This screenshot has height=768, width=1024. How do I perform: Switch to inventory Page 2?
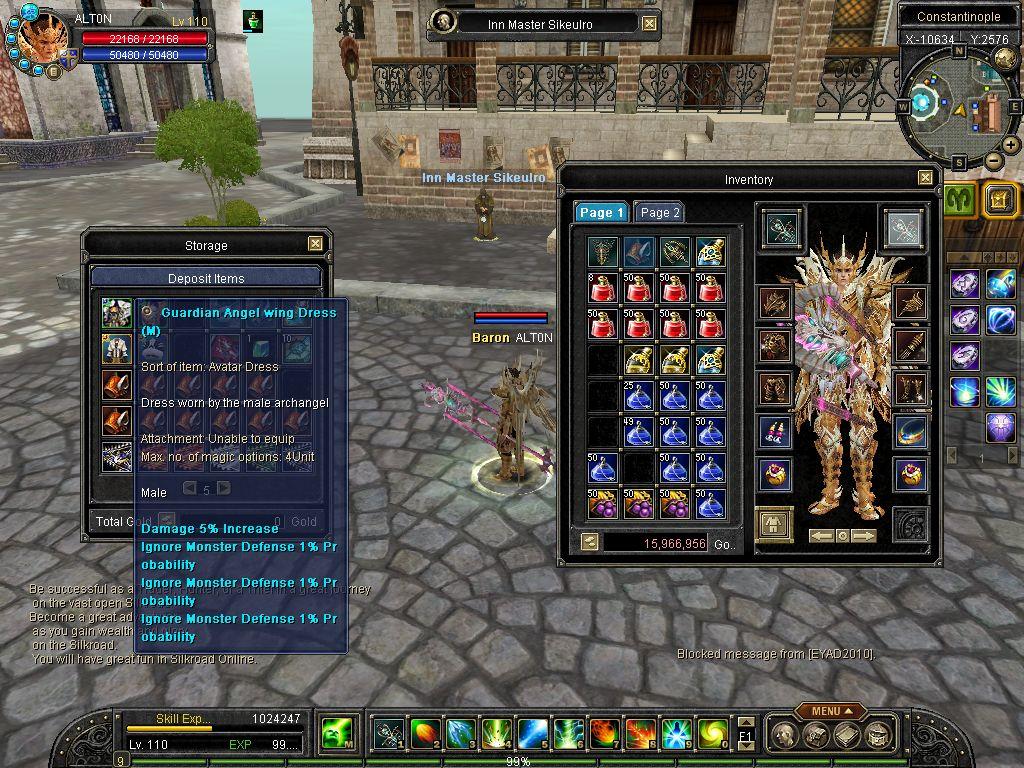click(660, 212)
